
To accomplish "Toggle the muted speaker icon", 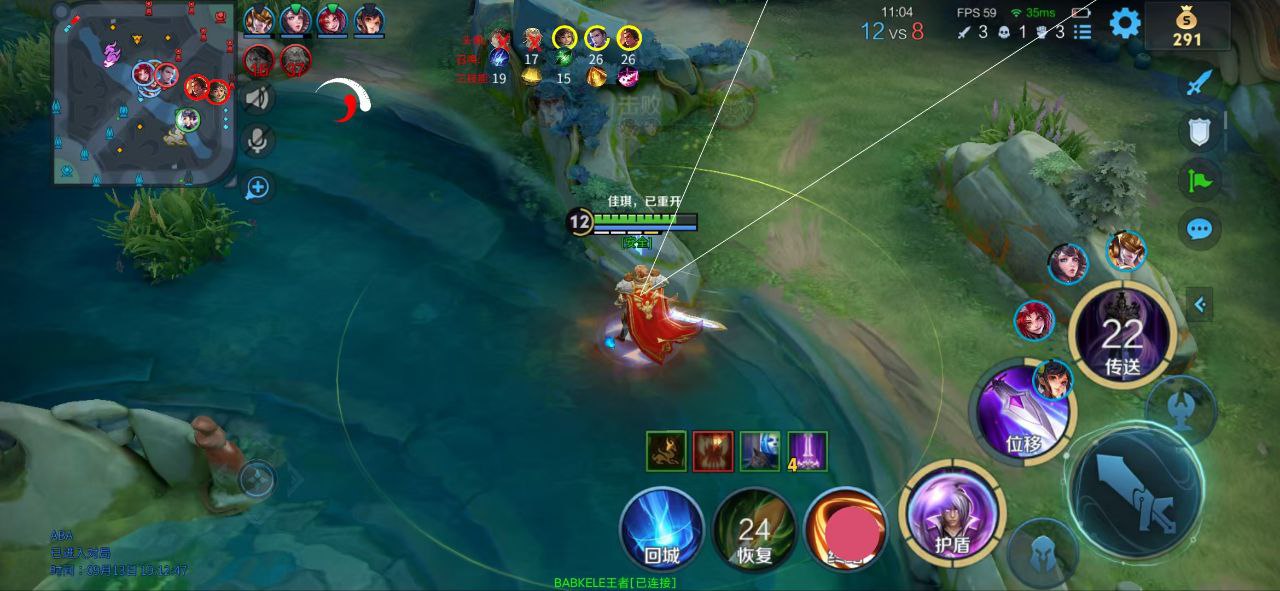I will tap(258, 97).
